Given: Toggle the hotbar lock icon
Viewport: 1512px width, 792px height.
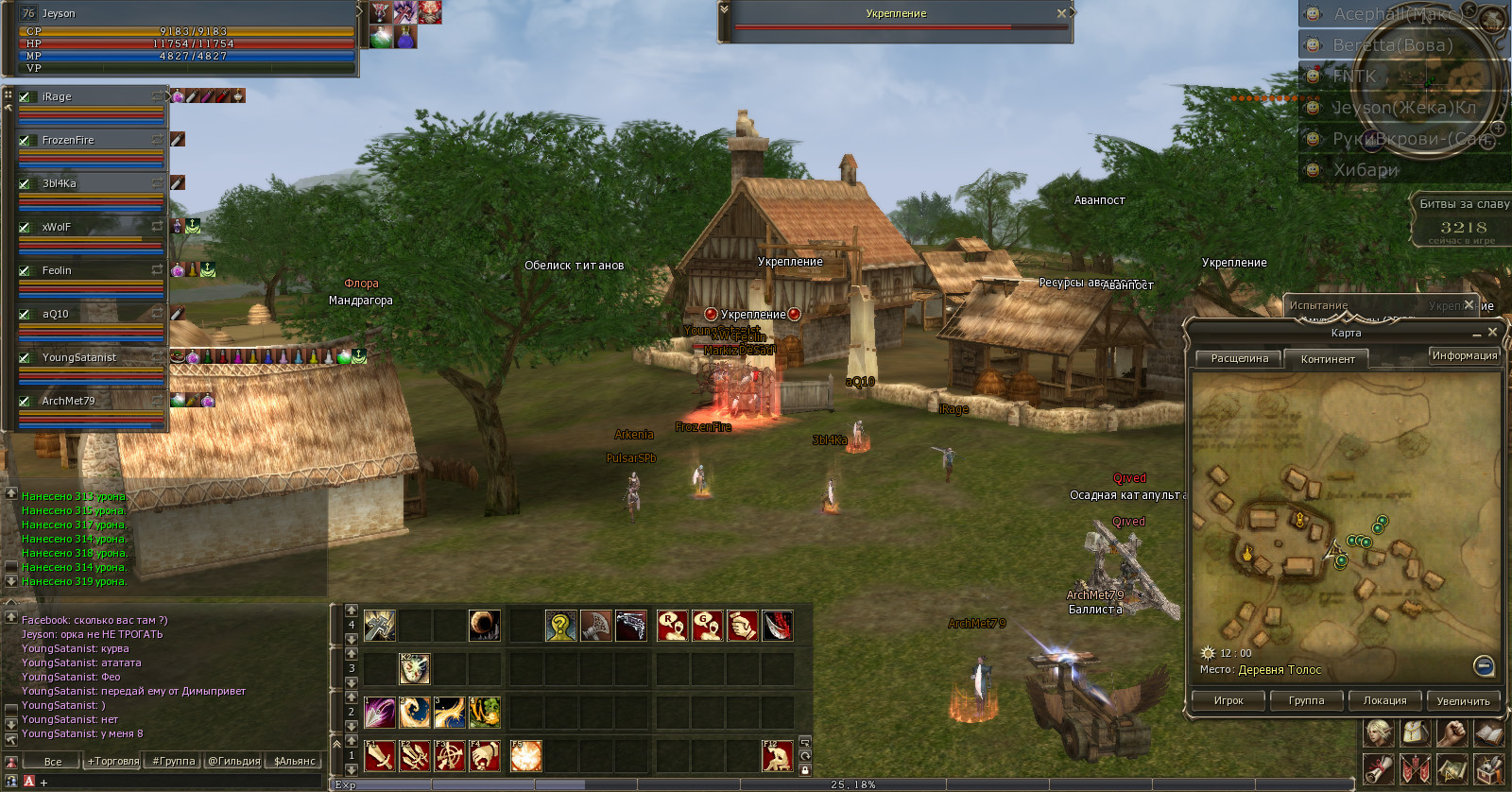Looking at the screenshot, I should click(x=805, y=770).
